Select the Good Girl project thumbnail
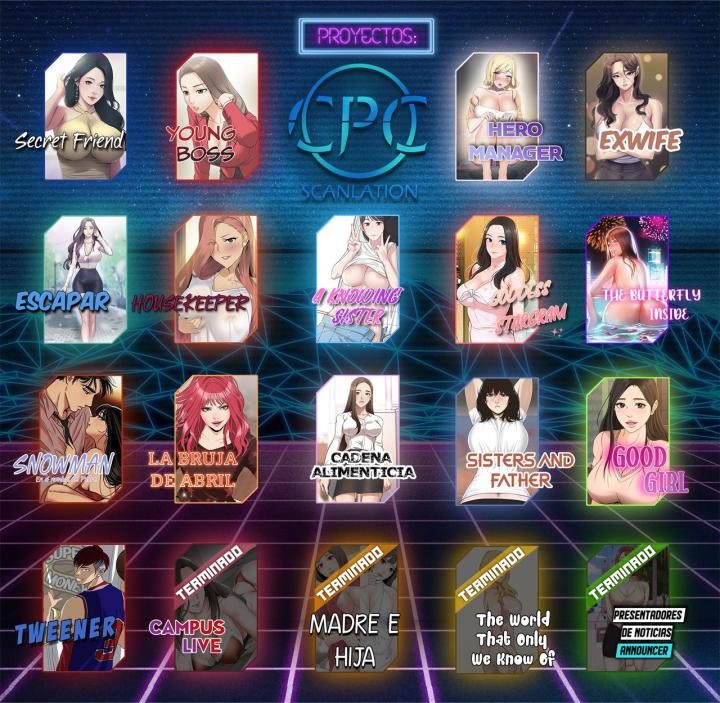720x703 pixels. pos(628,438)
